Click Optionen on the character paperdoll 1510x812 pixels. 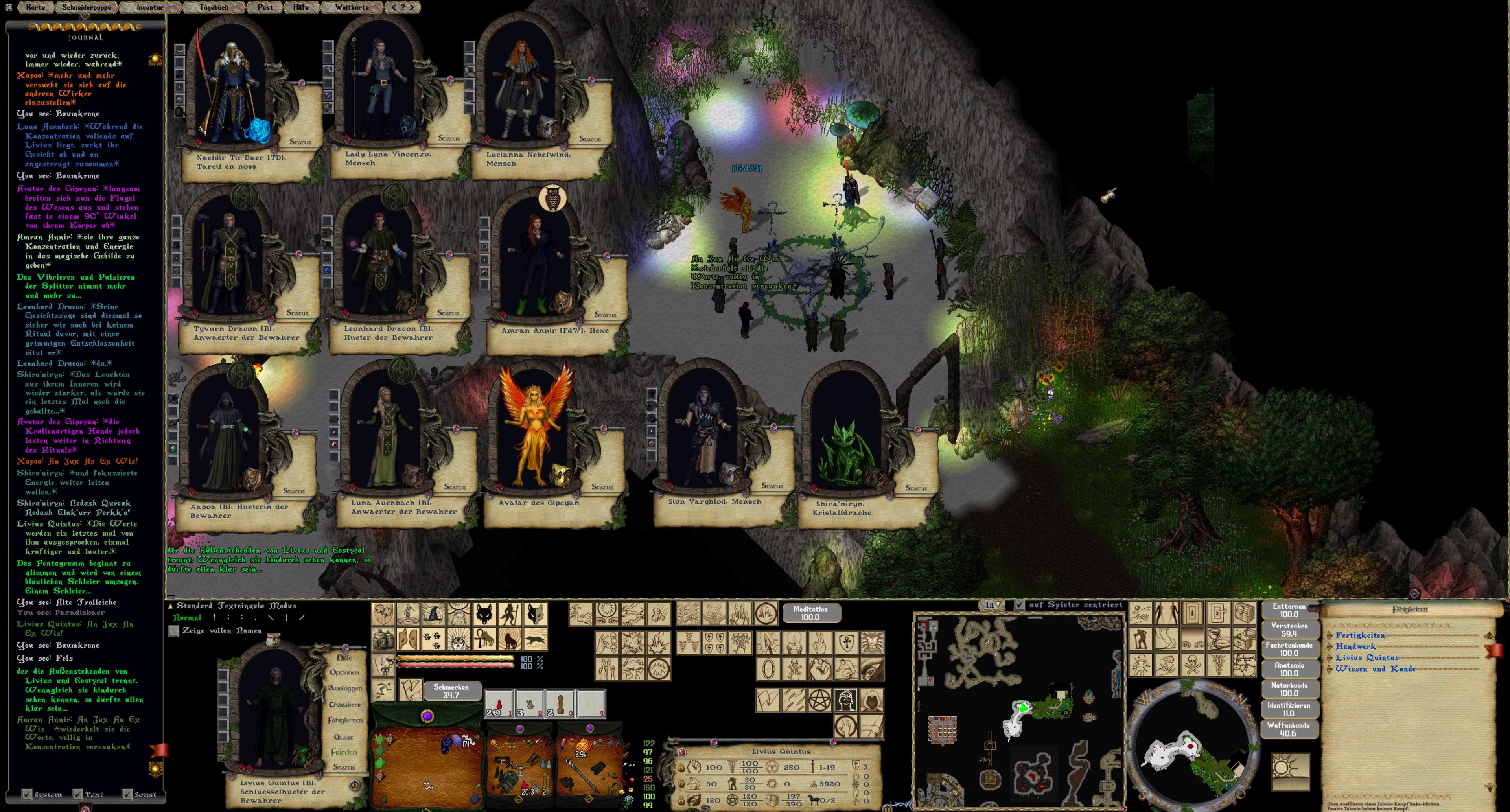coord(344,672)
